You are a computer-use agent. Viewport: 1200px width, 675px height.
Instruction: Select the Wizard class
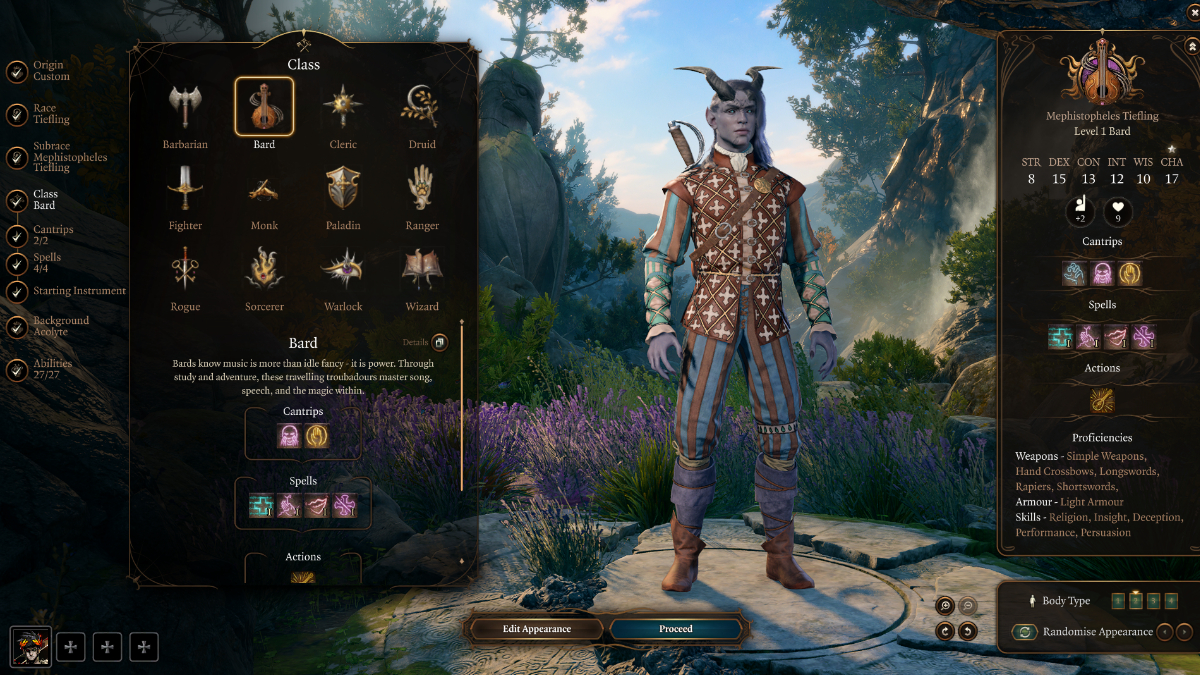tap(422, 269)
